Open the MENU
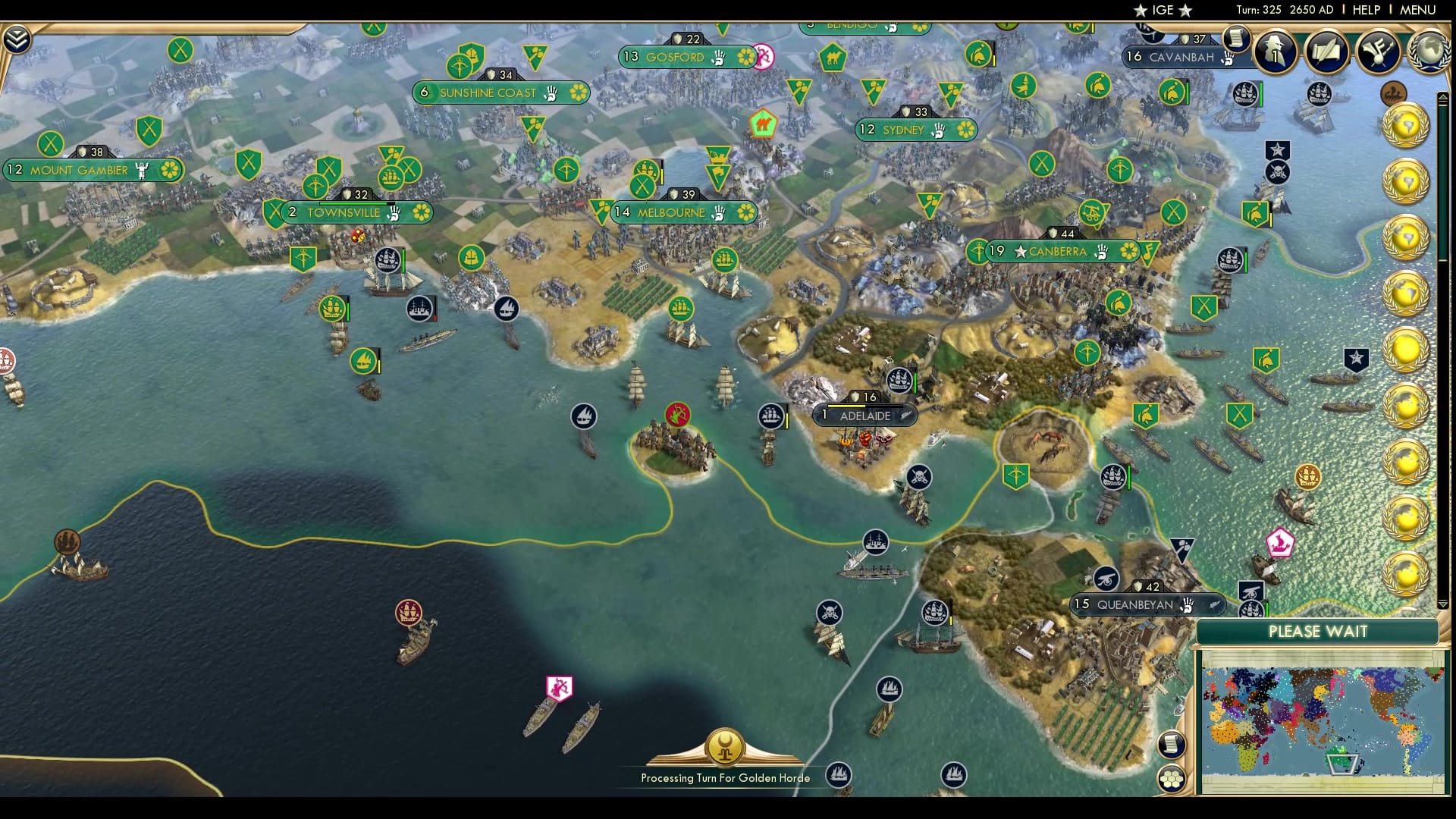The width and height of the screenshot is (1456, 819). 1419,10
